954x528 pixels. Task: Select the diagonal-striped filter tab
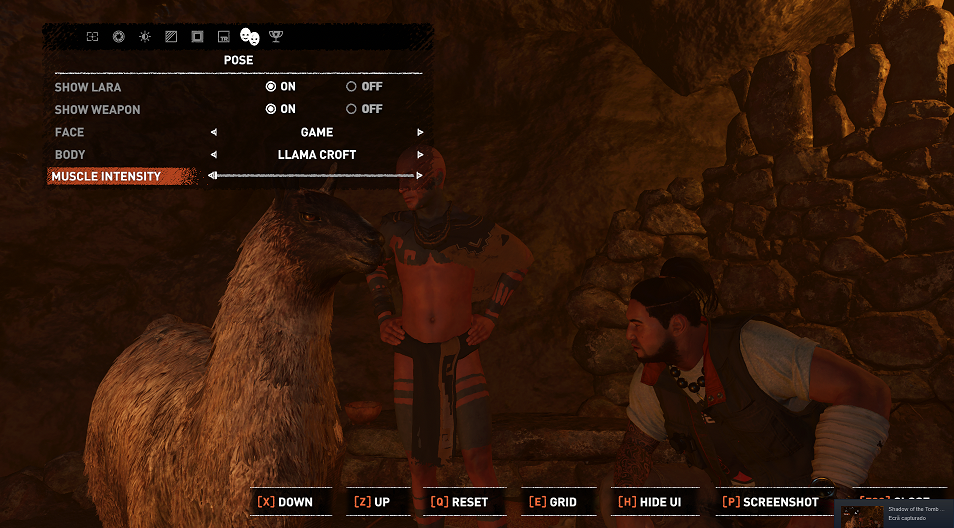[171, 37]
